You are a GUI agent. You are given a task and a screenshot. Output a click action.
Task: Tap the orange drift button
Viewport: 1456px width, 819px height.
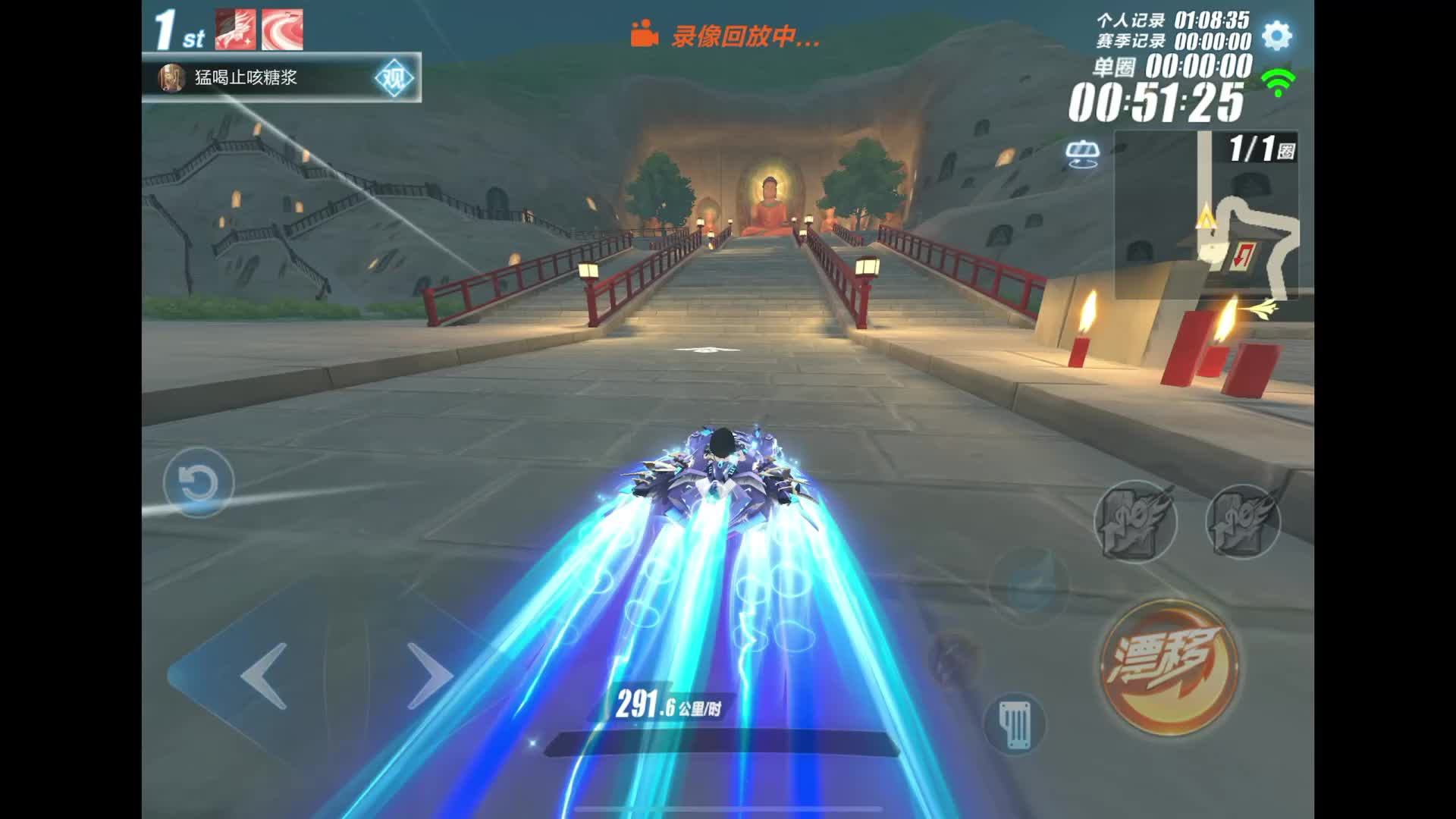pos(1169,667)
